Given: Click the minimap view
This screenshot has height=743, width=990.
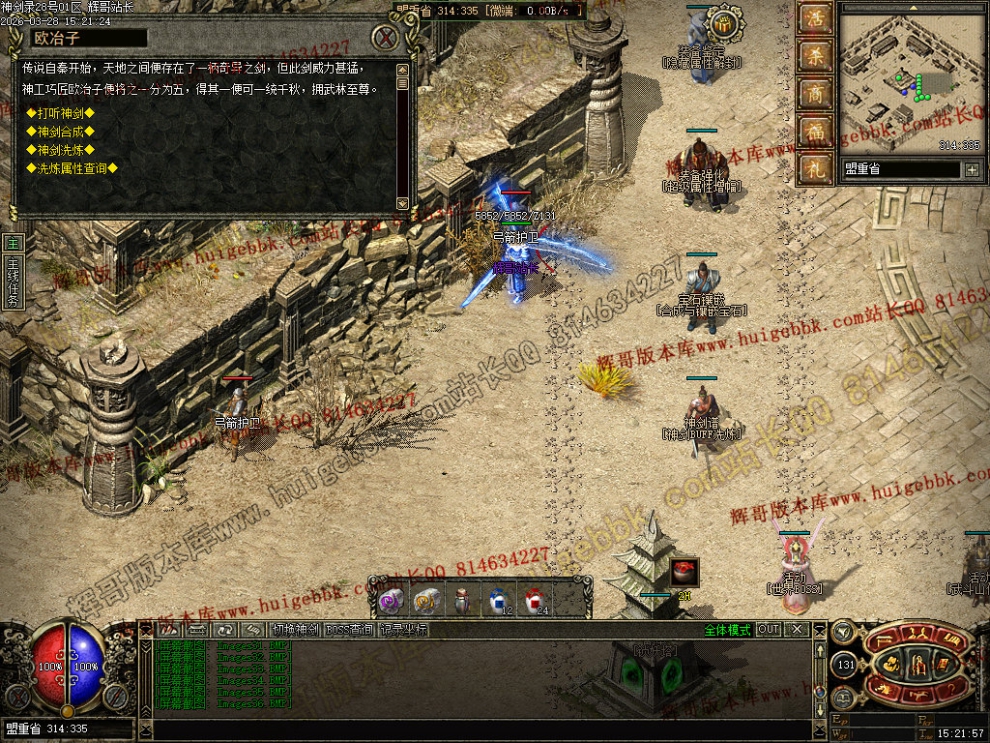Looking at the screenshot, I should (910, 78).
